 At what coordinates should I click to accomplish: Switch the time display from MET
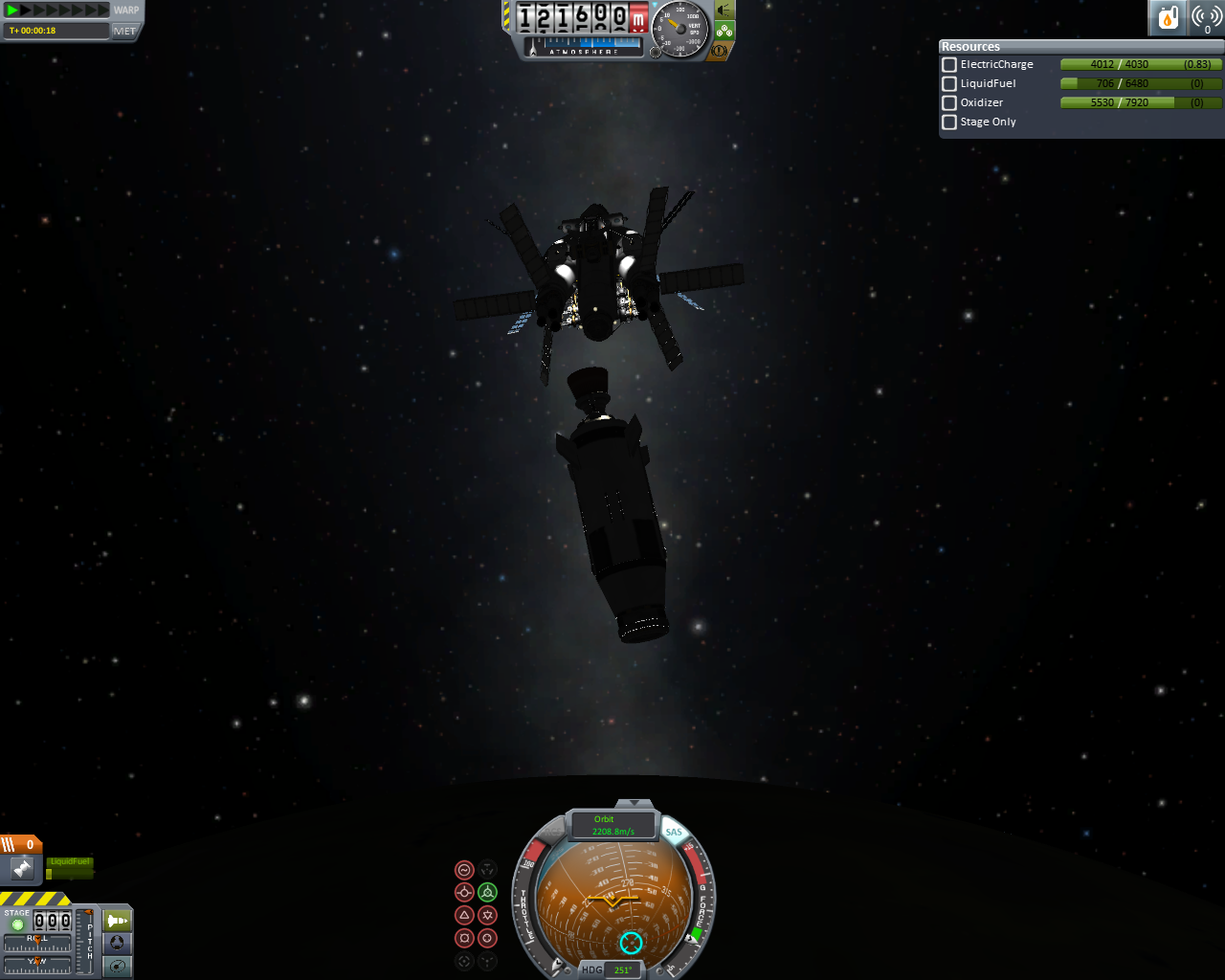[x=124, y=31]
